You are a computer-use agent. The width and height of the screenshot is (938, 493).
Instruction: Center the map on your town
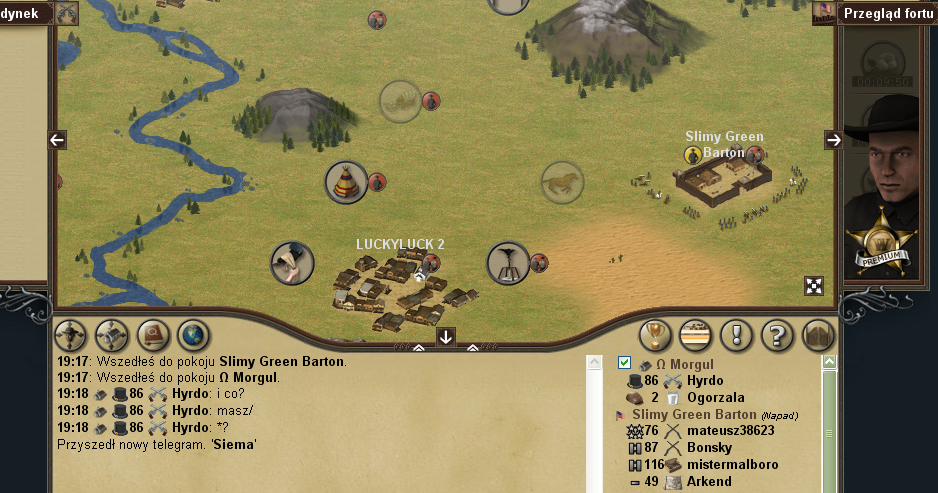(x=111, y=335)
